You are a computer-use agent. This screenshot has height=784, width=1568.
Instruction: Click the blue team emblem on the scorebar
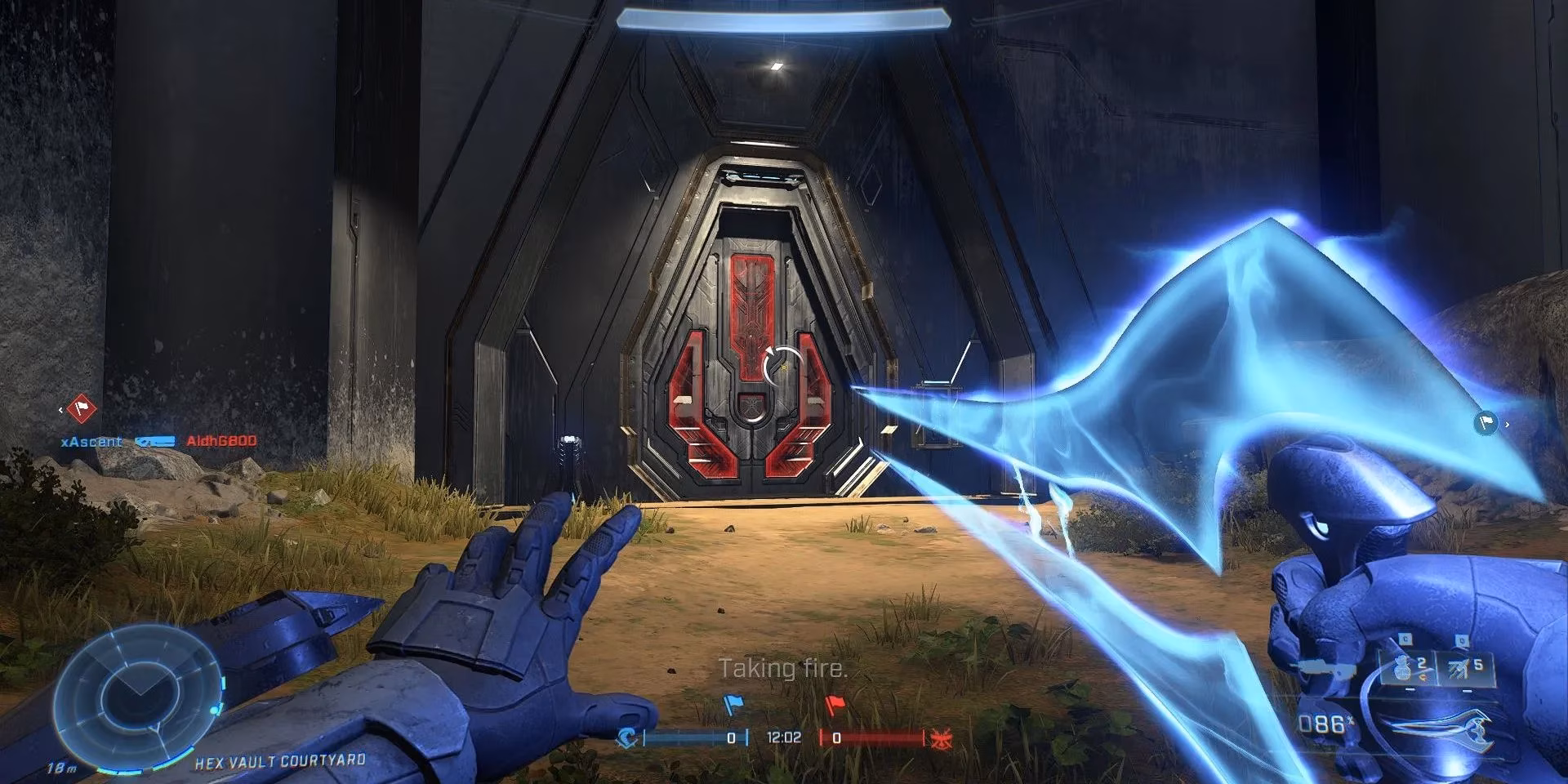626,737
